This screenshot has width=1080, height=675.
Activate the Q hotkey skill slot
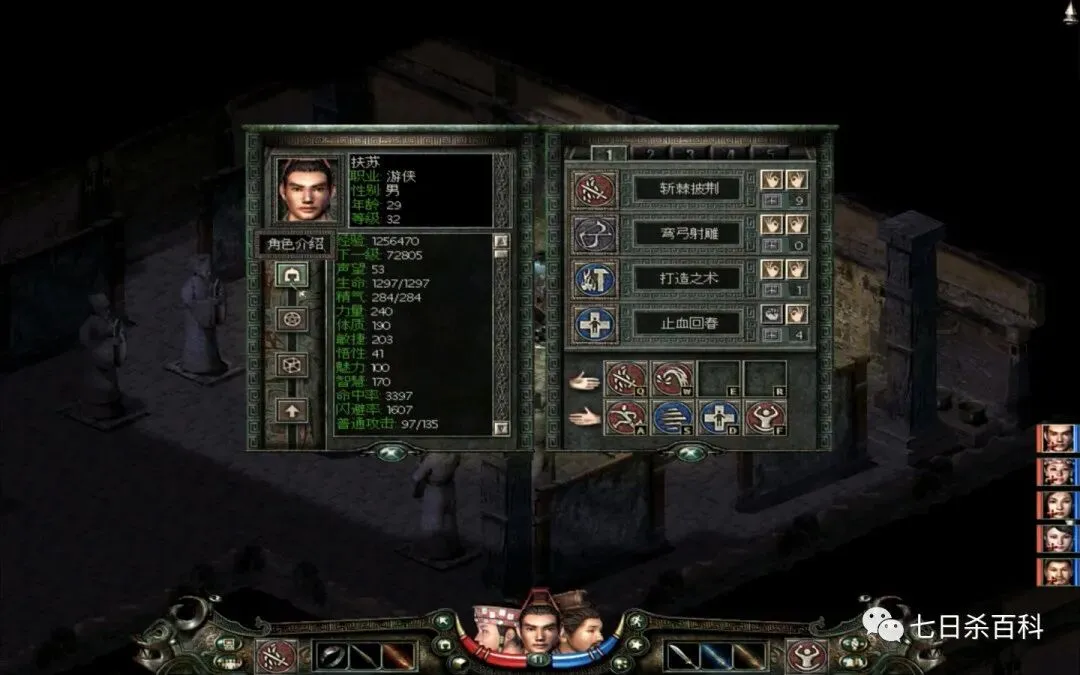tap(625, 379)
